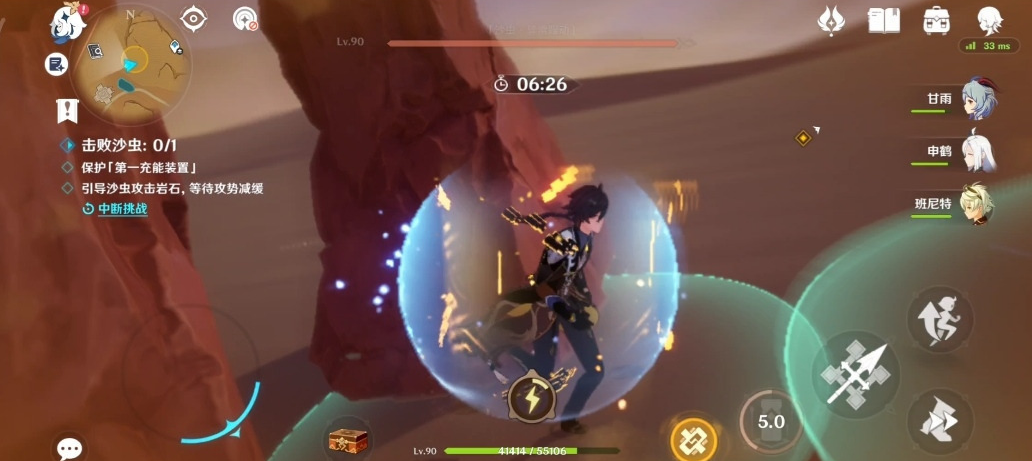
Task: Toggle the quest tracker bookmark icon
Action: tap(67, 110)
